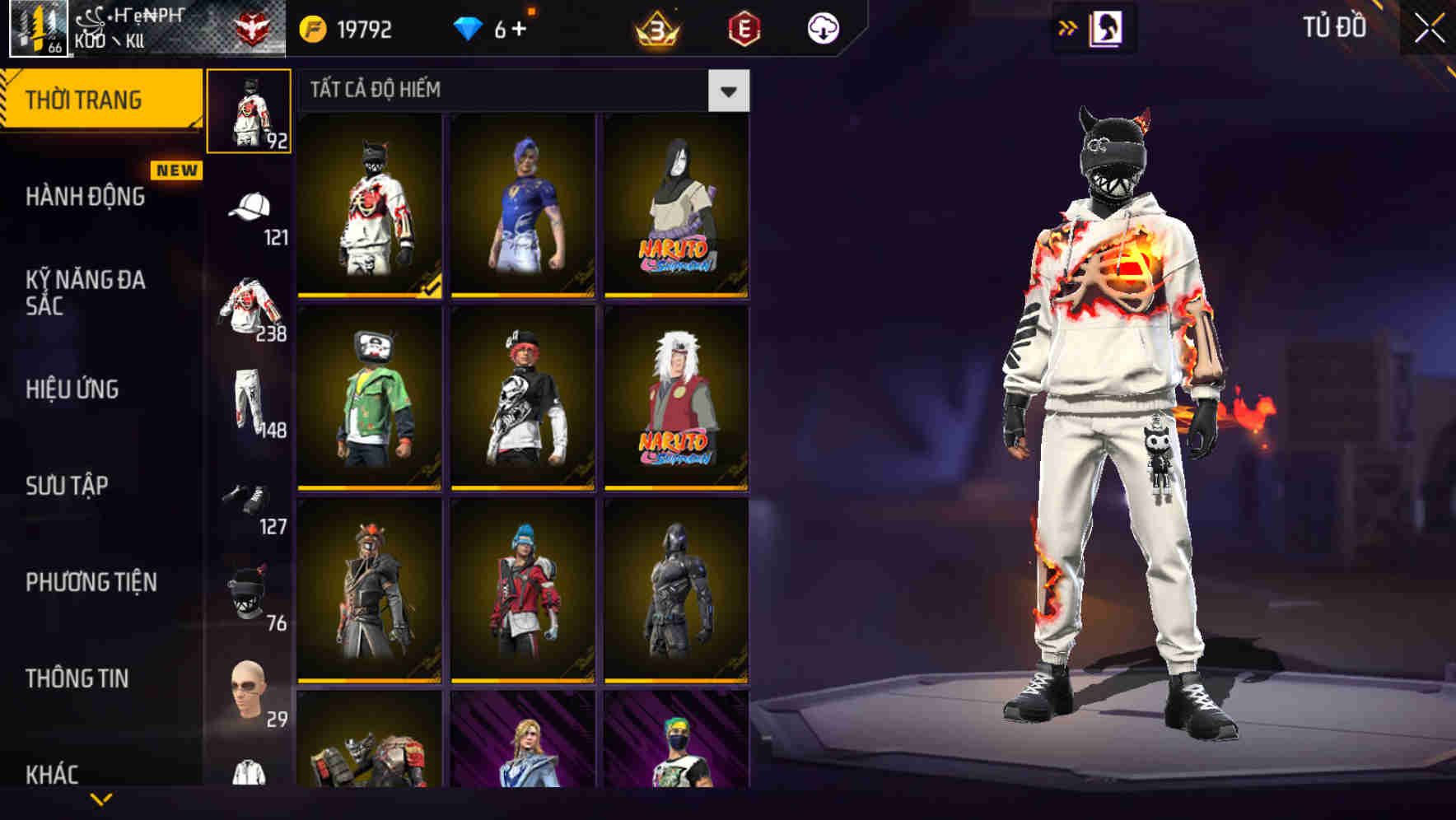The height and width of the screenshot is (820, 1456).
Task: Click the double-arrow expander beside the profile icon
Action: 1068,27
